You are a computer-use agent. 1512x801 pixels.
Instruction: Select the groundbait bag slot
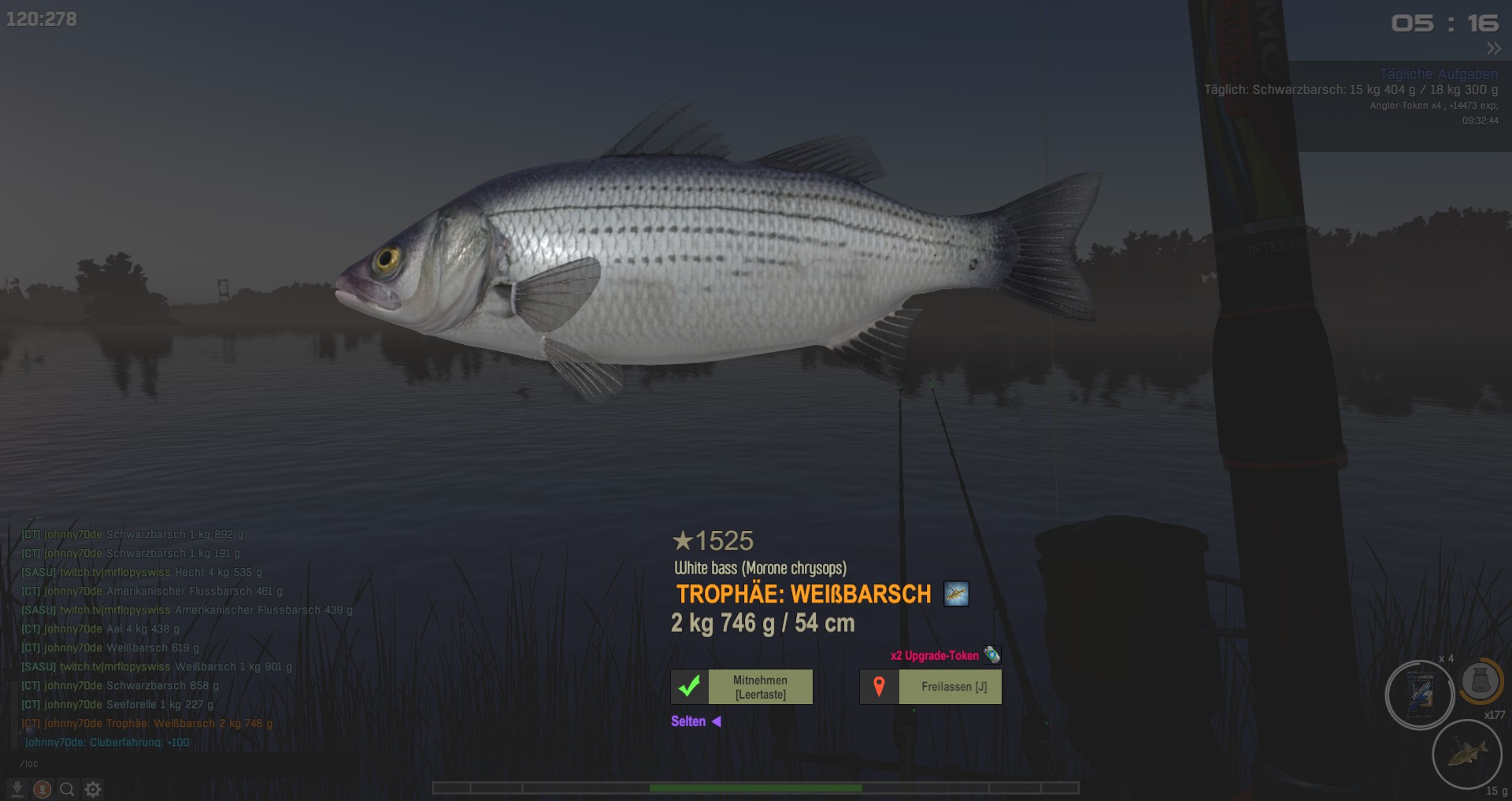1420,695
